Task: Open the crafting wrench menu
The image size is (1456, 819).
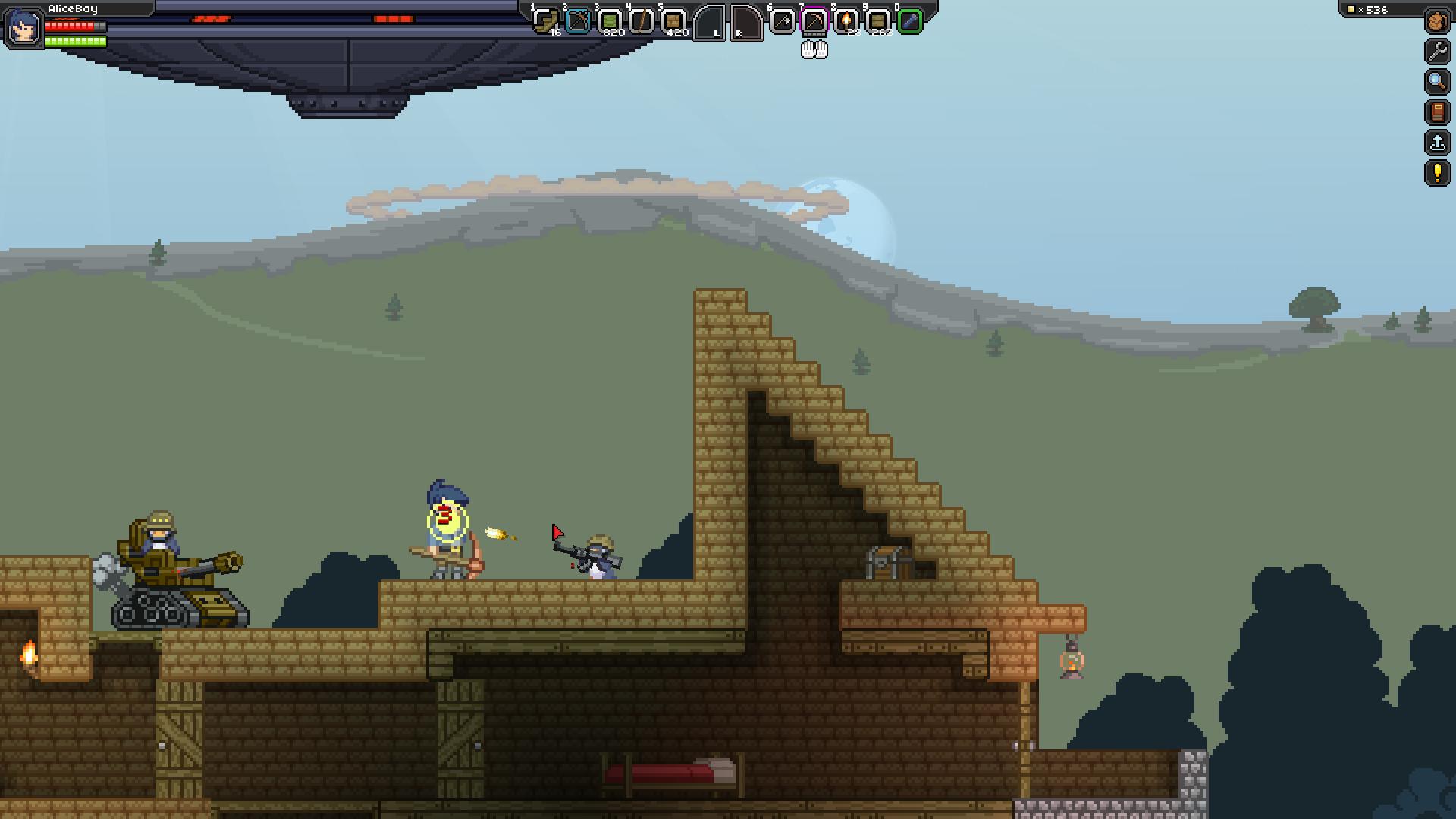Action: [1437, 52]
